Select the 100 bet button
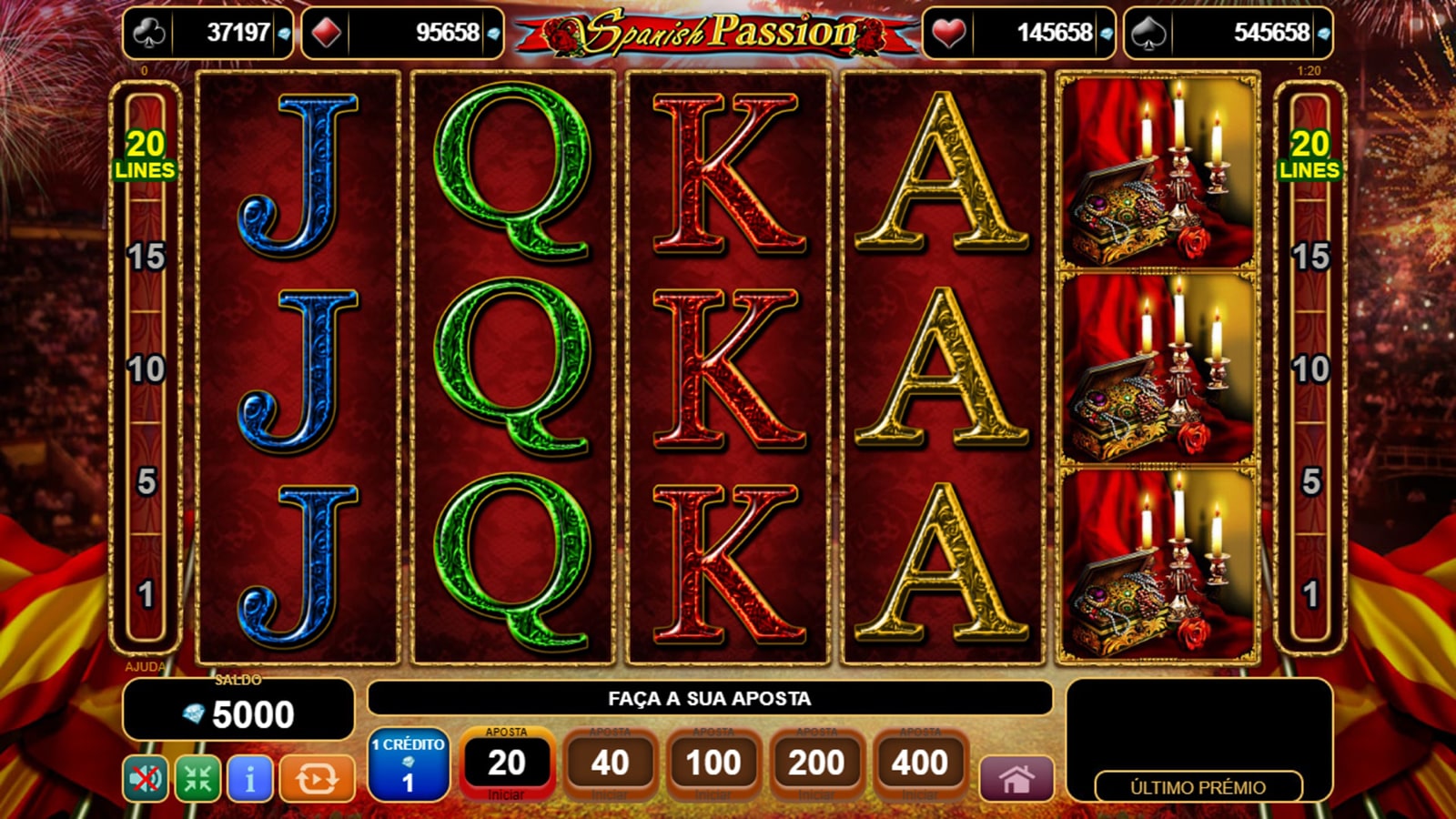The image size is (1456, 819). tap(713, 763)
